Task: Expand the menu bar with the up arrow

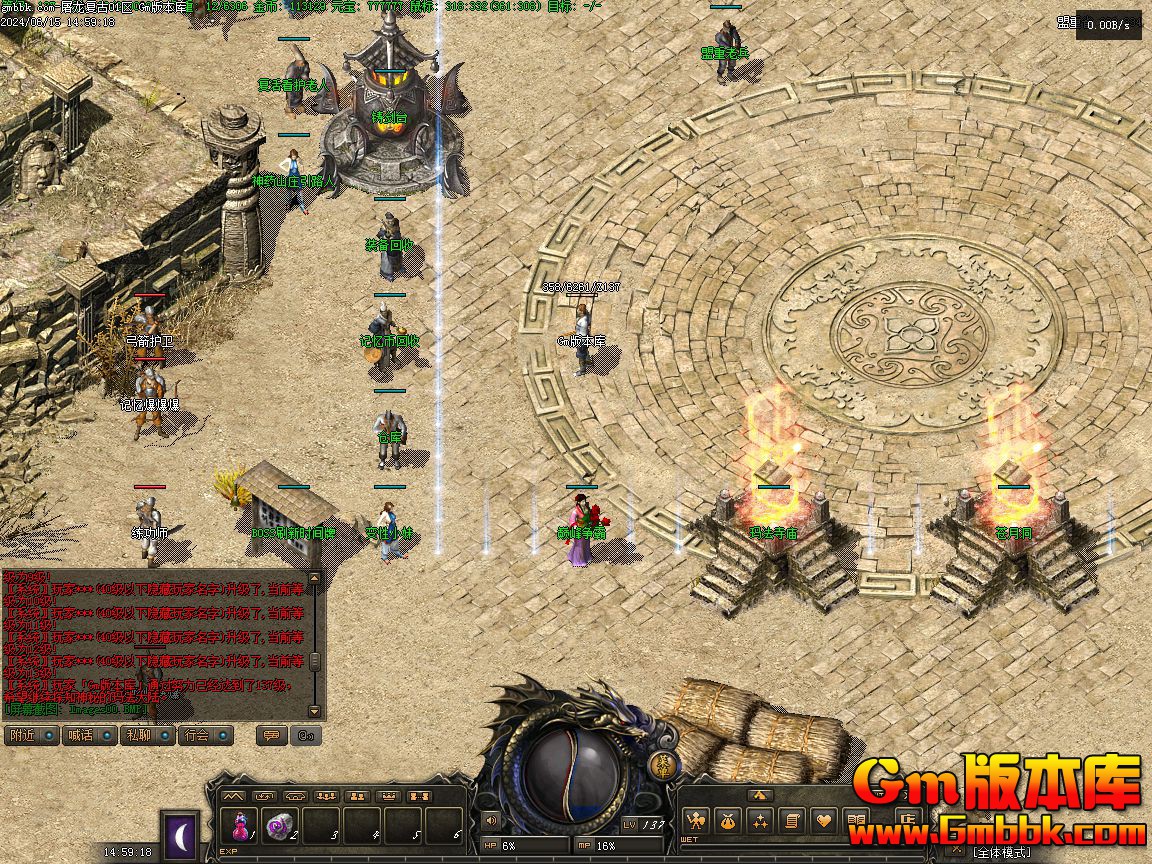Action: [759, 796]
